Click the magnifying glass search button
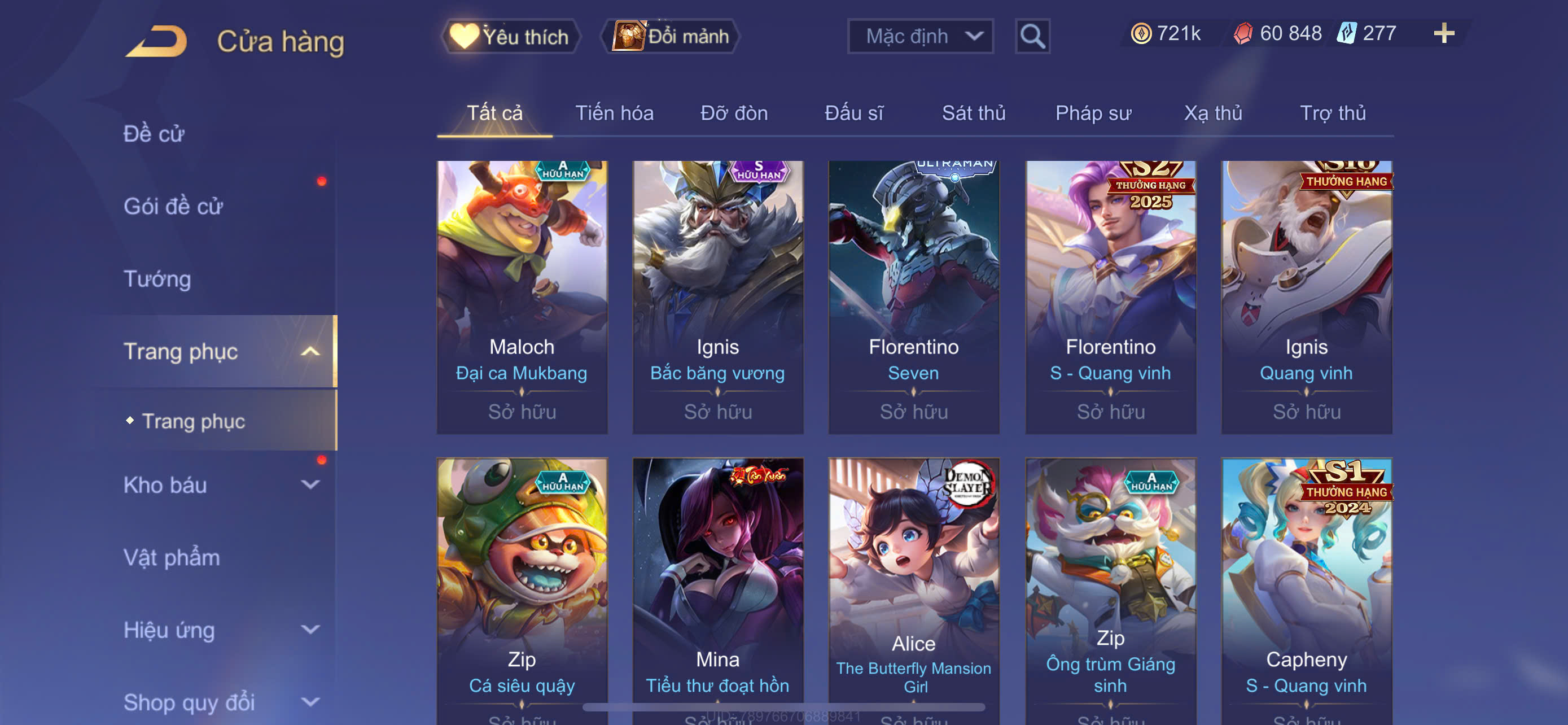 click(1032, 37)
